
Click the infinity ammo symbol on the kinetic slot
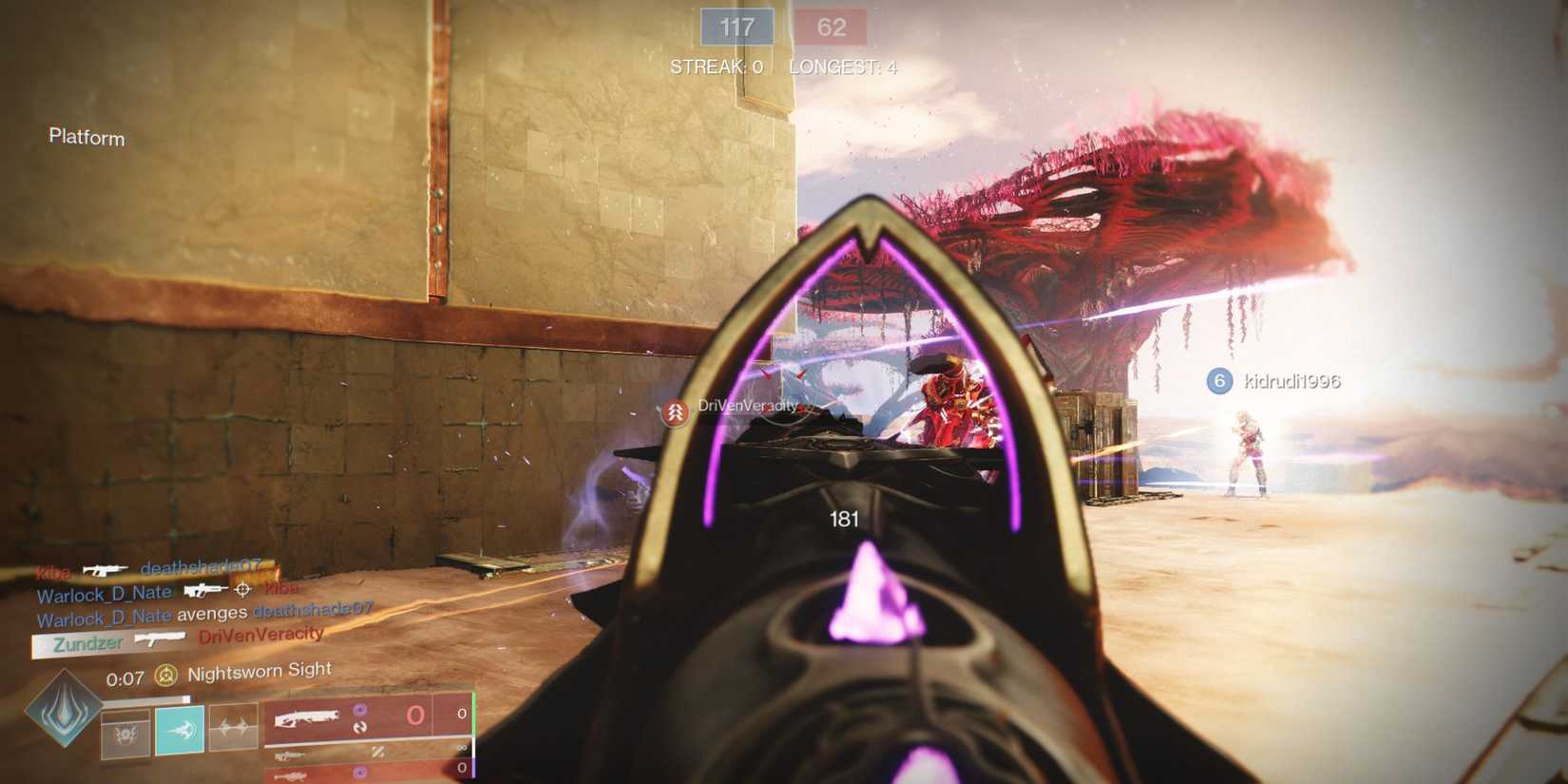point(461,746)
